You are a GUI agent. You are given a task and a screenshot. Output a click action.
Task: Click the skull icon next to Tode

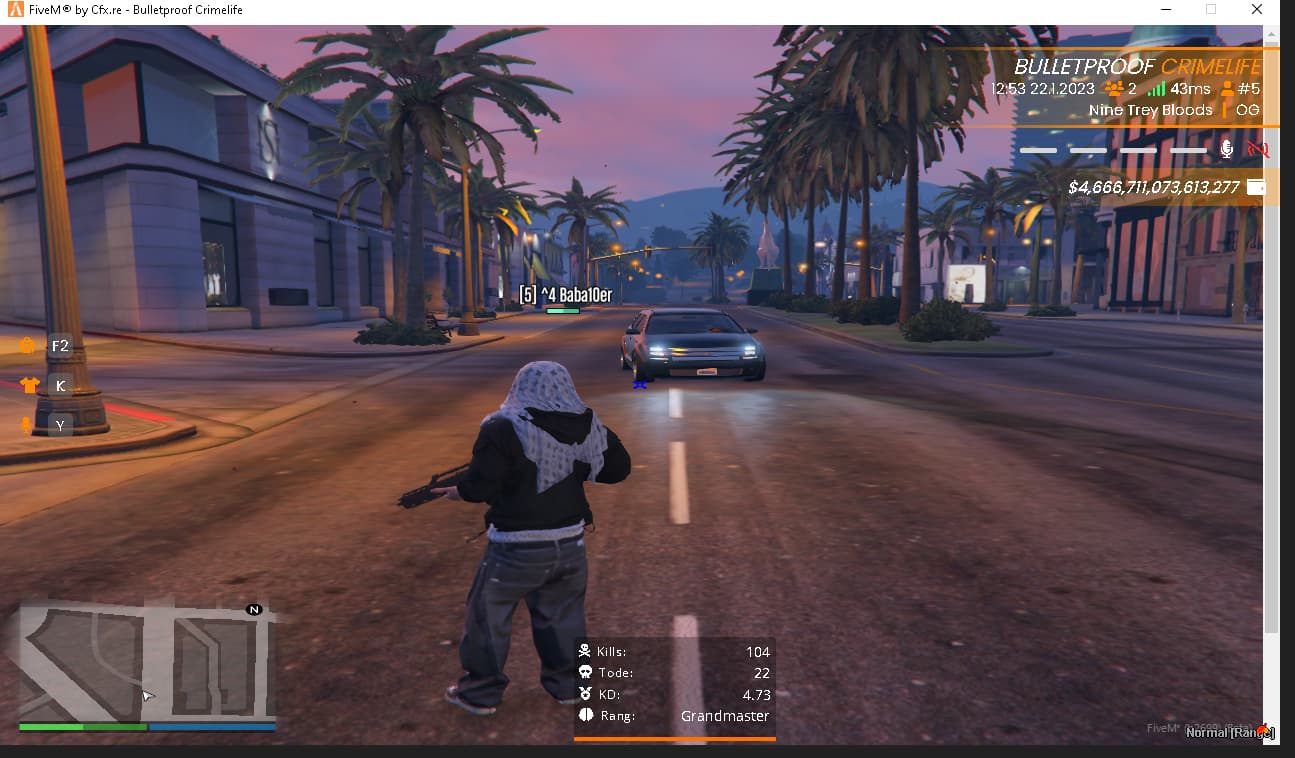coord(585,672)
